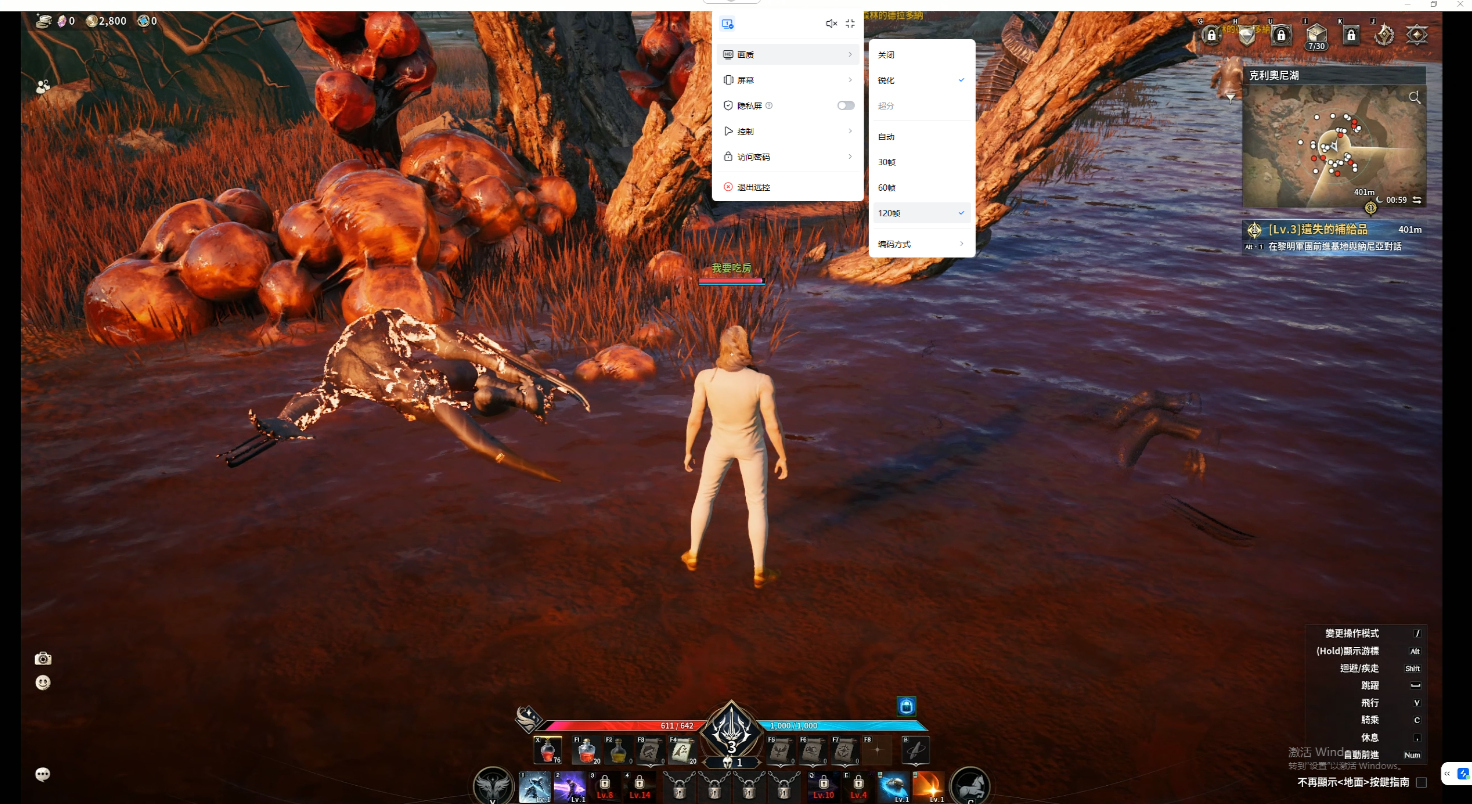This screenshot has height=804, width=1472.
Task: Toggle the 隐私屏 privacy screen switch
Action: coord(846,105)
